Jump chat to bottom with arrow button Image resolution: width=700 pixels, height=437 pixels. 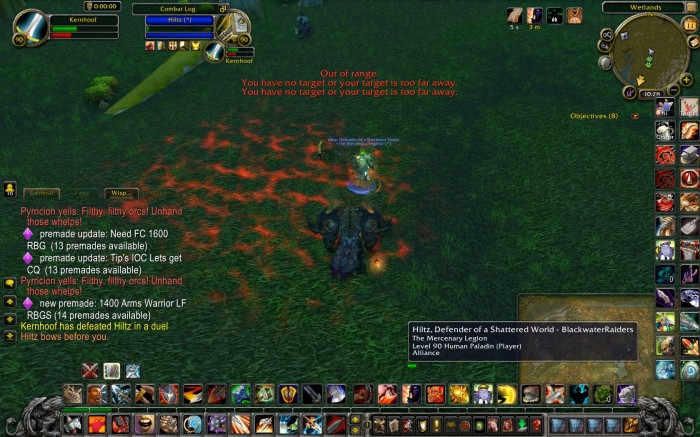click(x=9, y=335)
